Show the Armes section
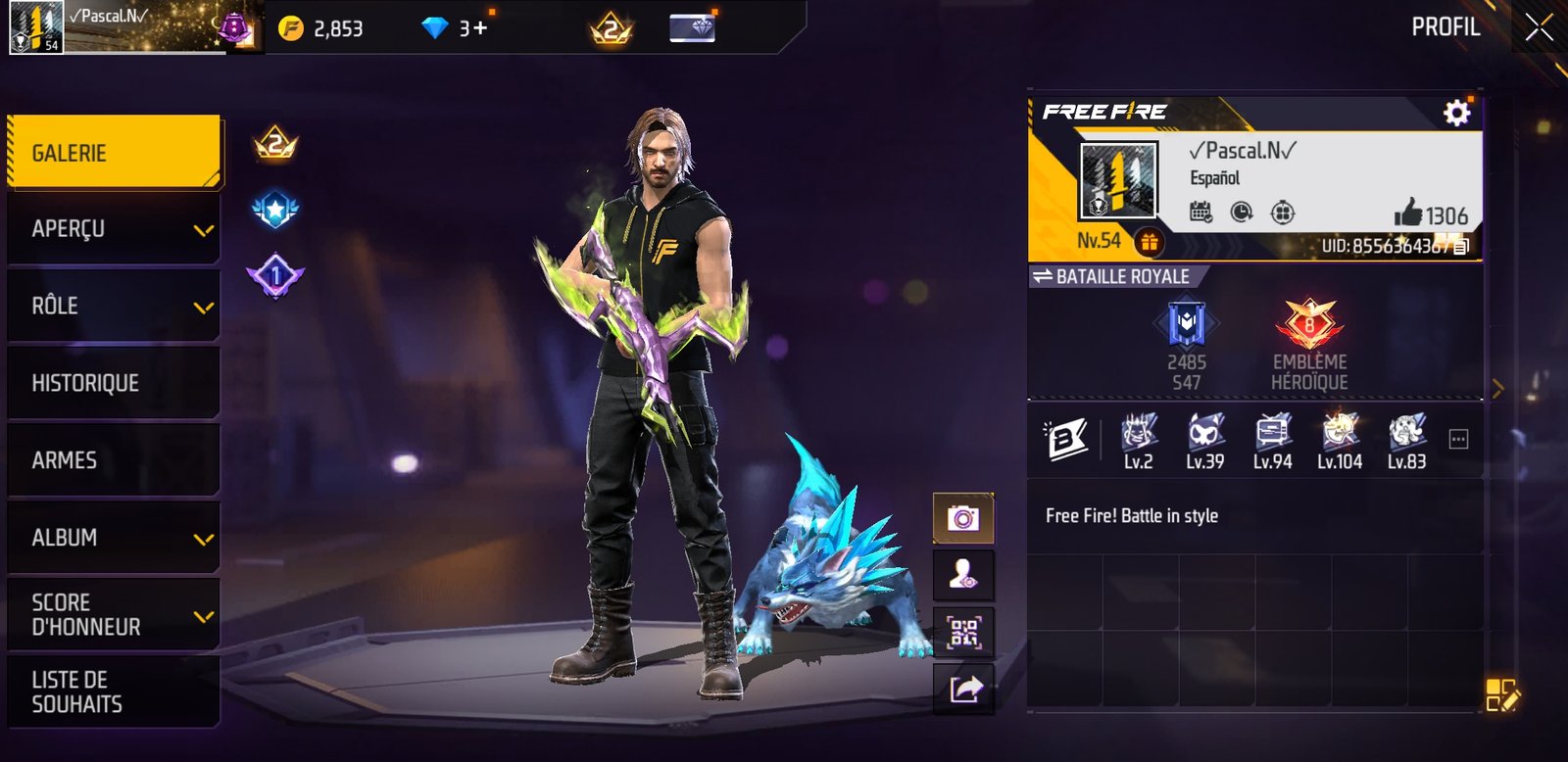Viewport: 1568px width, 762px height. pos(114,460)
